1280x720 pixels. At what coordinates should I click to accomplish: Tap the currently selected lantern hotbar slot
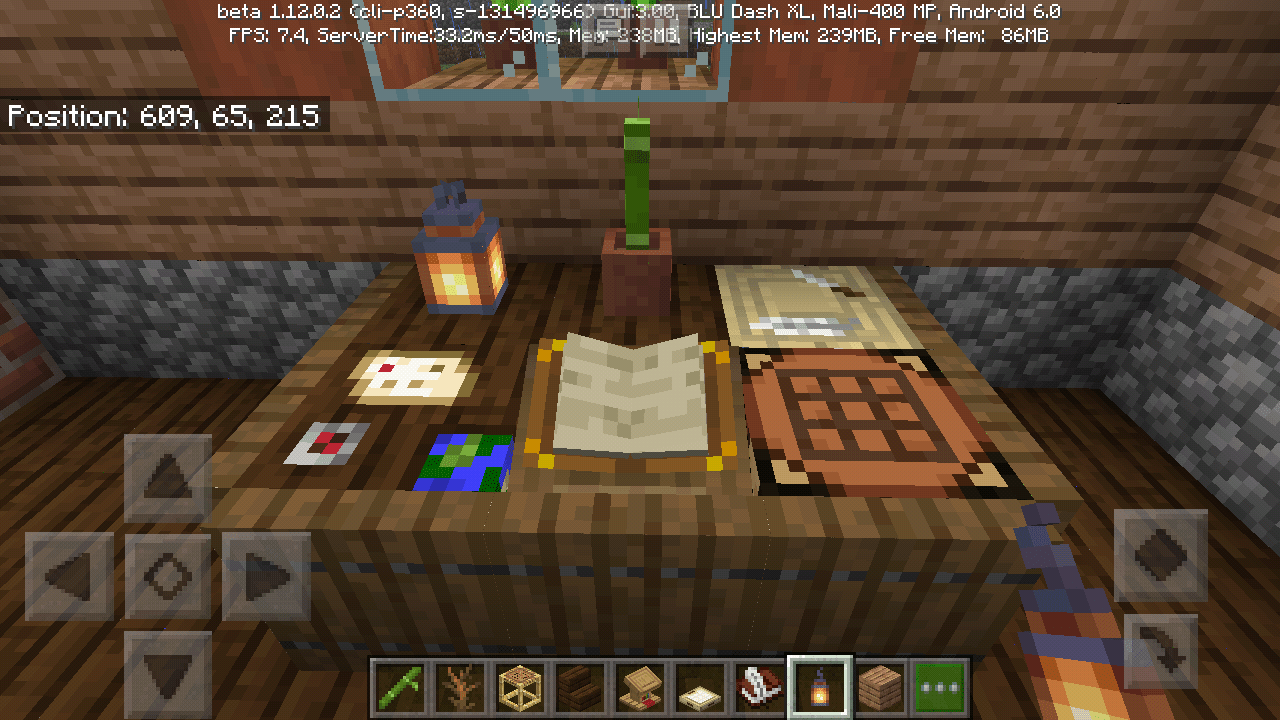point(820,686)
